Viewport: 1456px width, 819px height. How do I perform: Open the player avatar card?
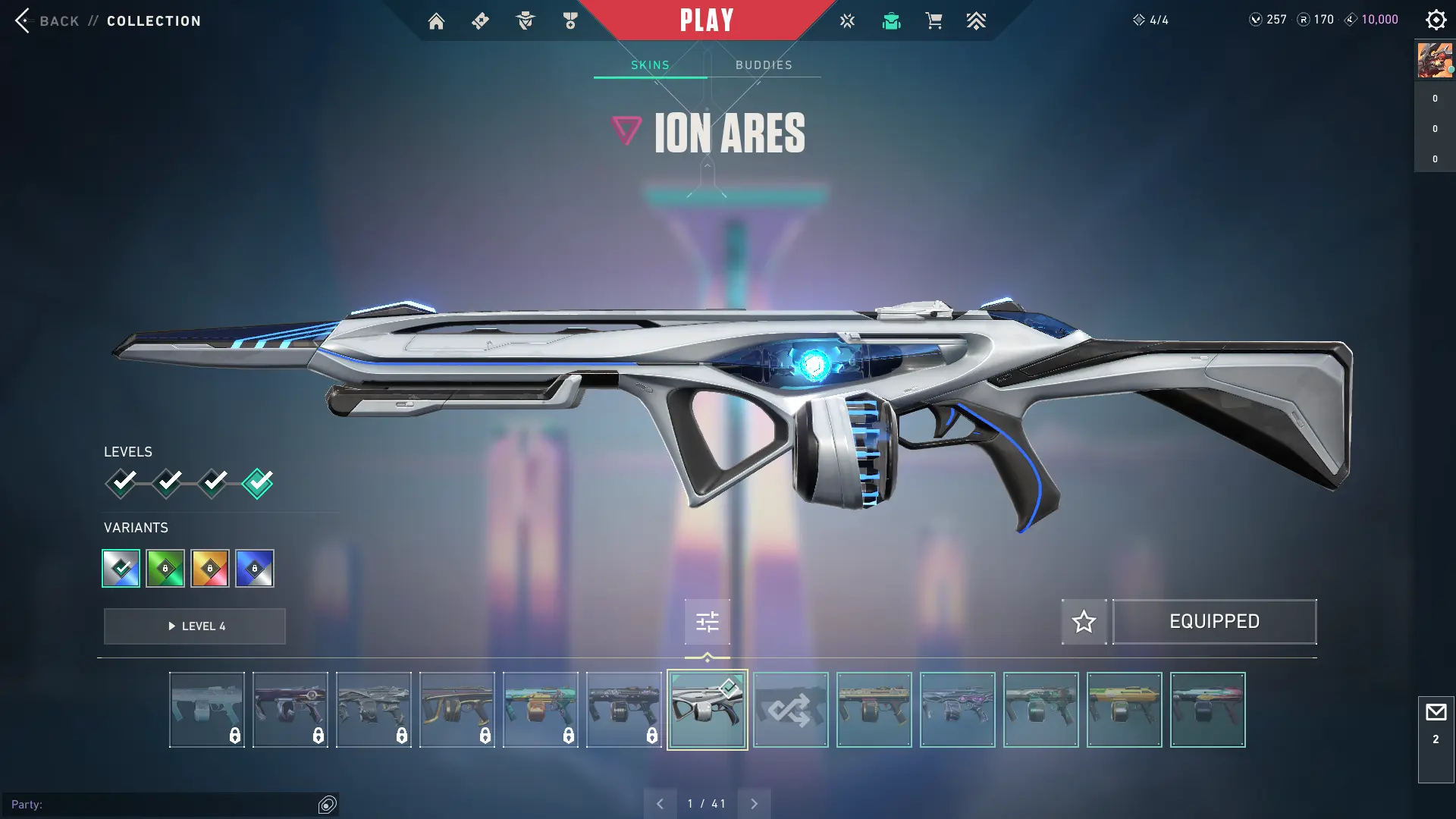point(1435,61)
